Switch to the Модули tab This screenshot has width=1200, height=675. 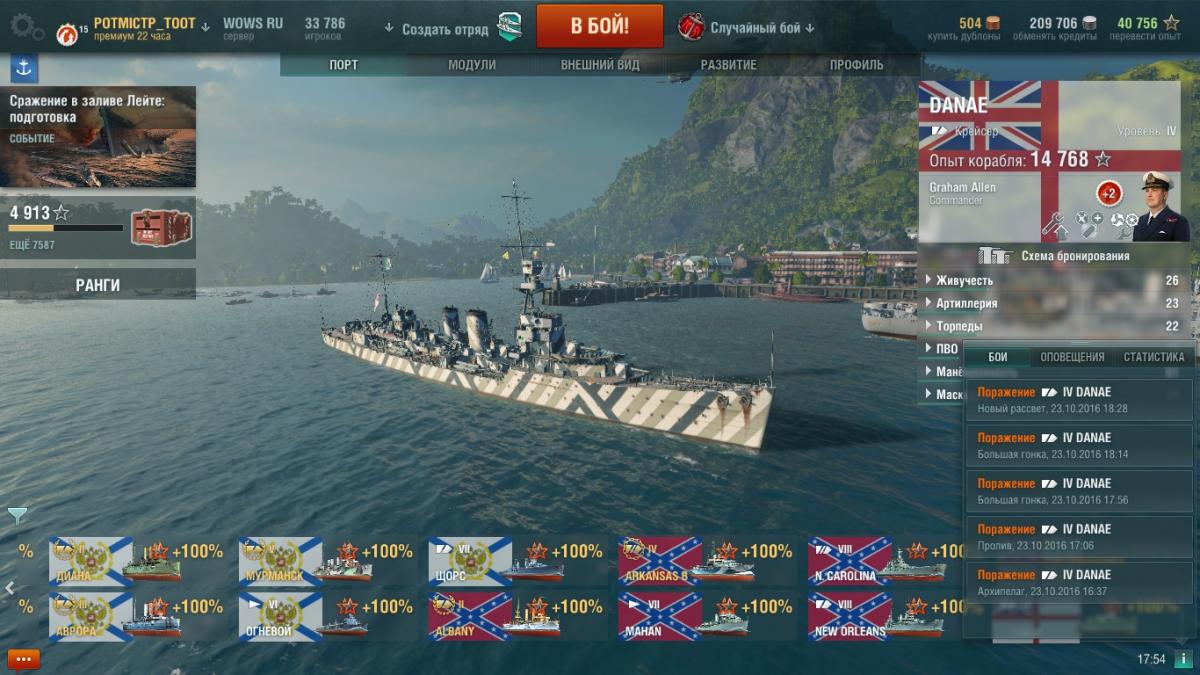(x=472, y=65)
